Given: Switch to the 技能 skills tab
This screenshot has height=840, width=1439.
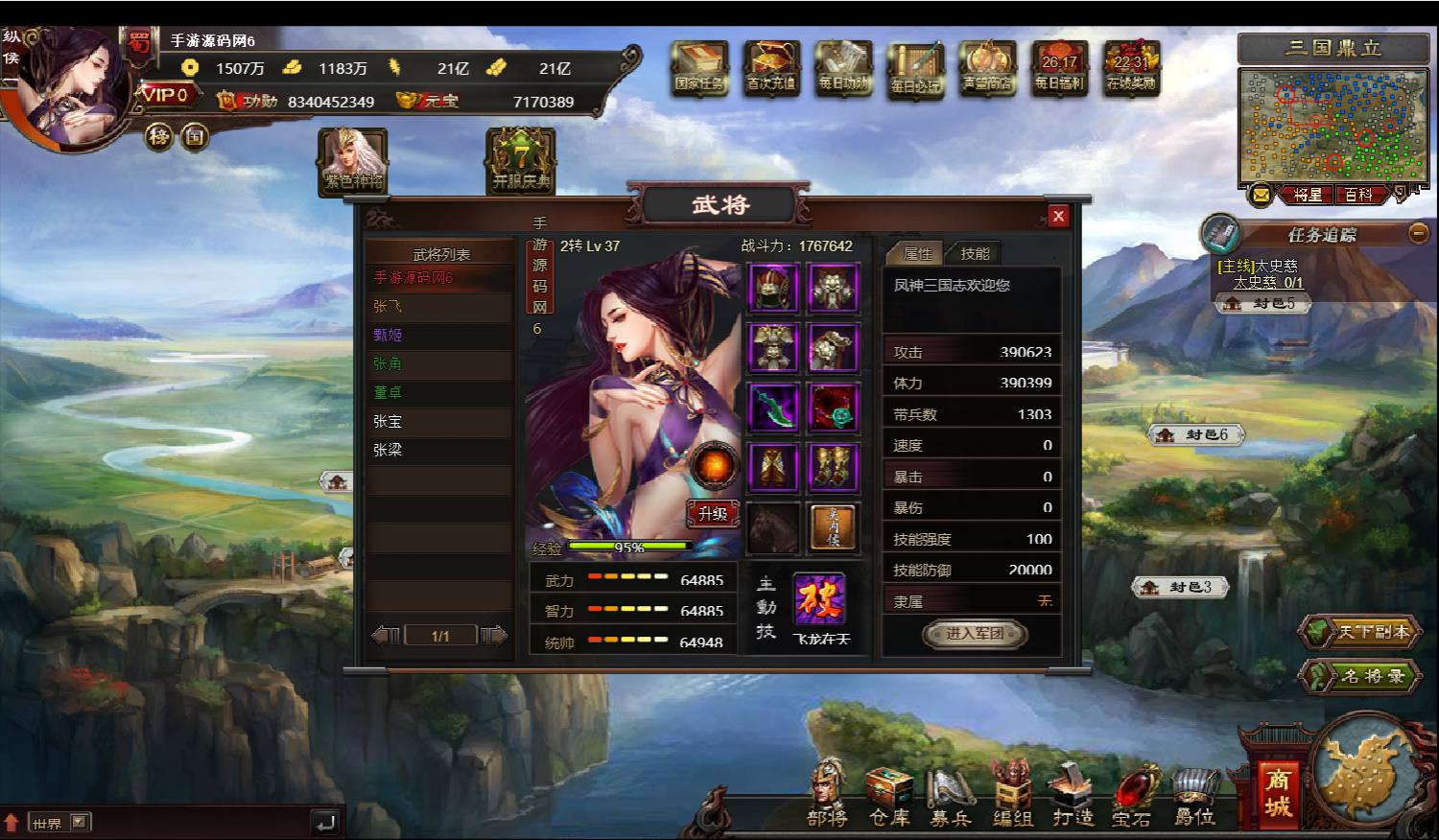Looking at the screenshot, I should (975, 253).
